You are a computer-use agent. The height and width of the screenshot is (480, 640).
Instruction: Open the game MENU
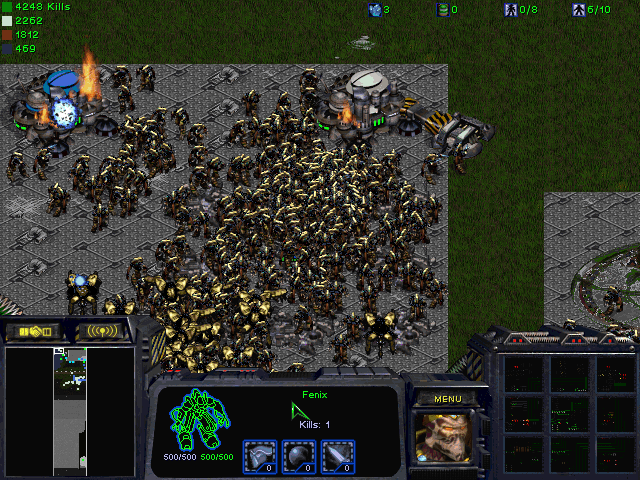[x=448, y=399]
